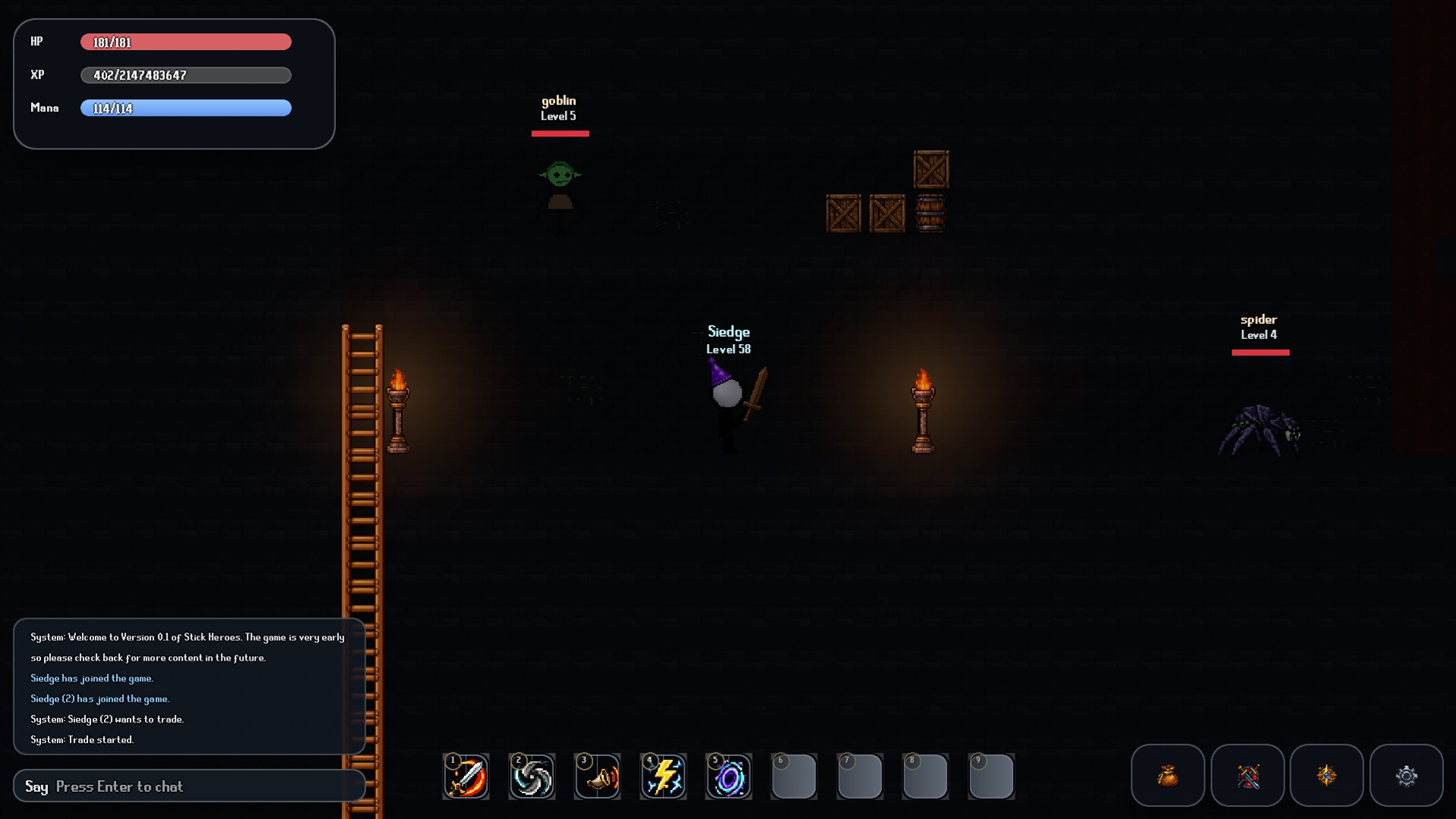The height and width of the screenshot is (819, 1456).
Task: Open the gear settings button
Action: [x=1406, y=775]
